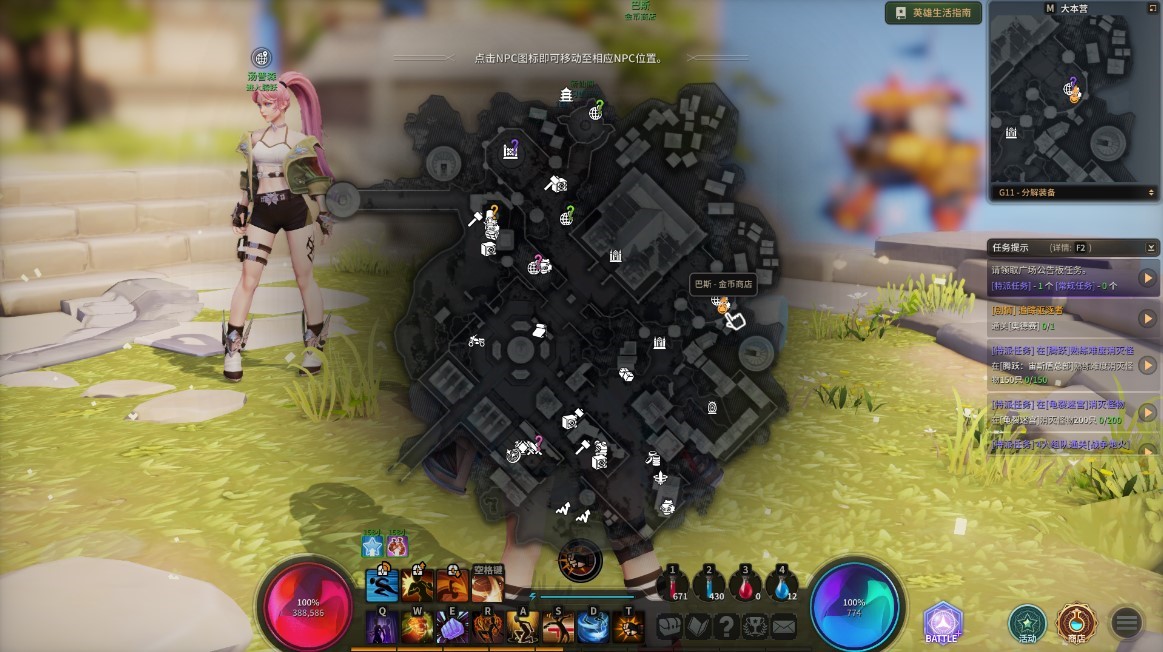Open the three-line main menu button

[1127, 623]
